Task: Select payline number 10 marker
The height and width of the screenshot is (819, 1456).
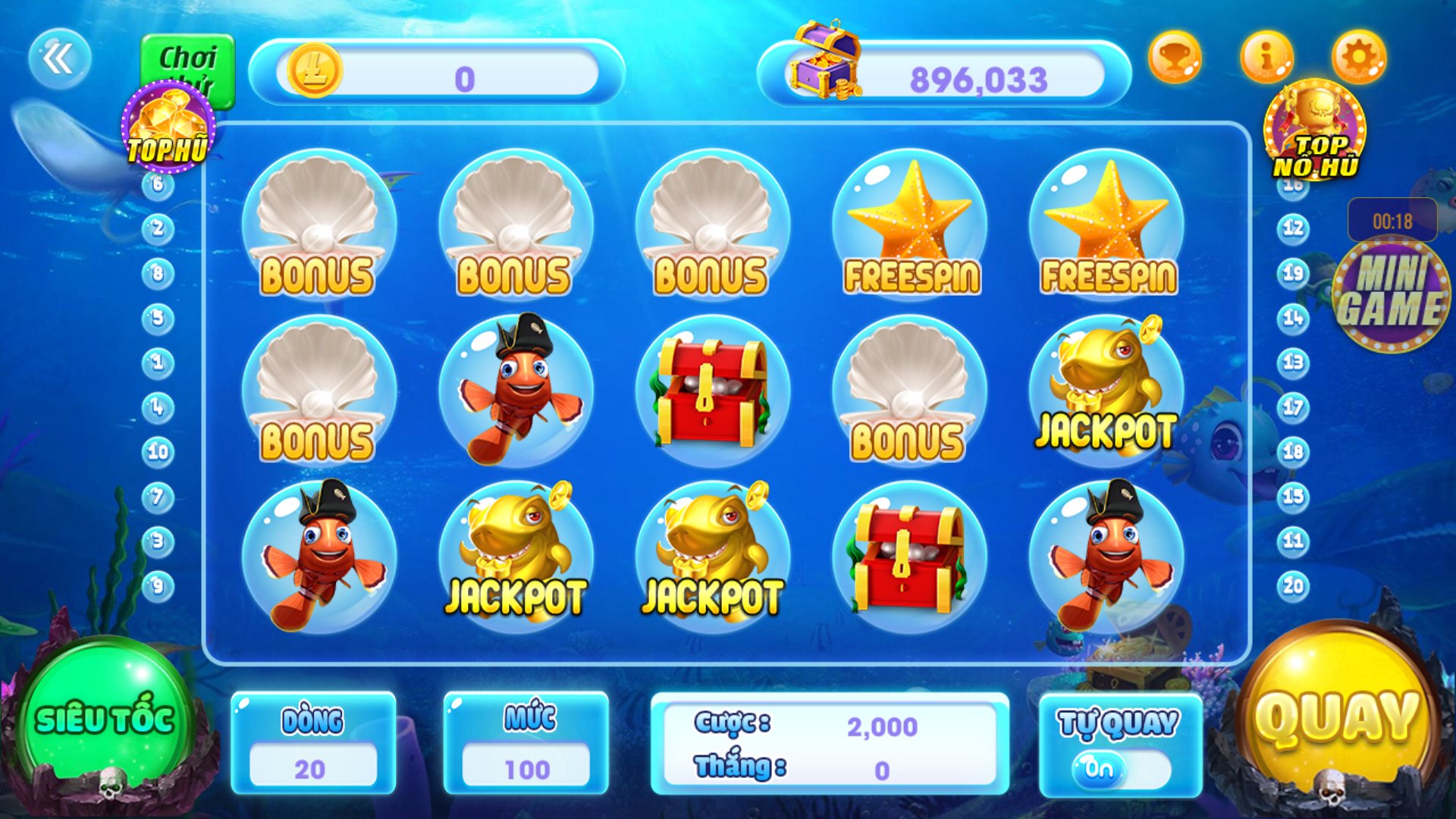Action: pos(158,452)
